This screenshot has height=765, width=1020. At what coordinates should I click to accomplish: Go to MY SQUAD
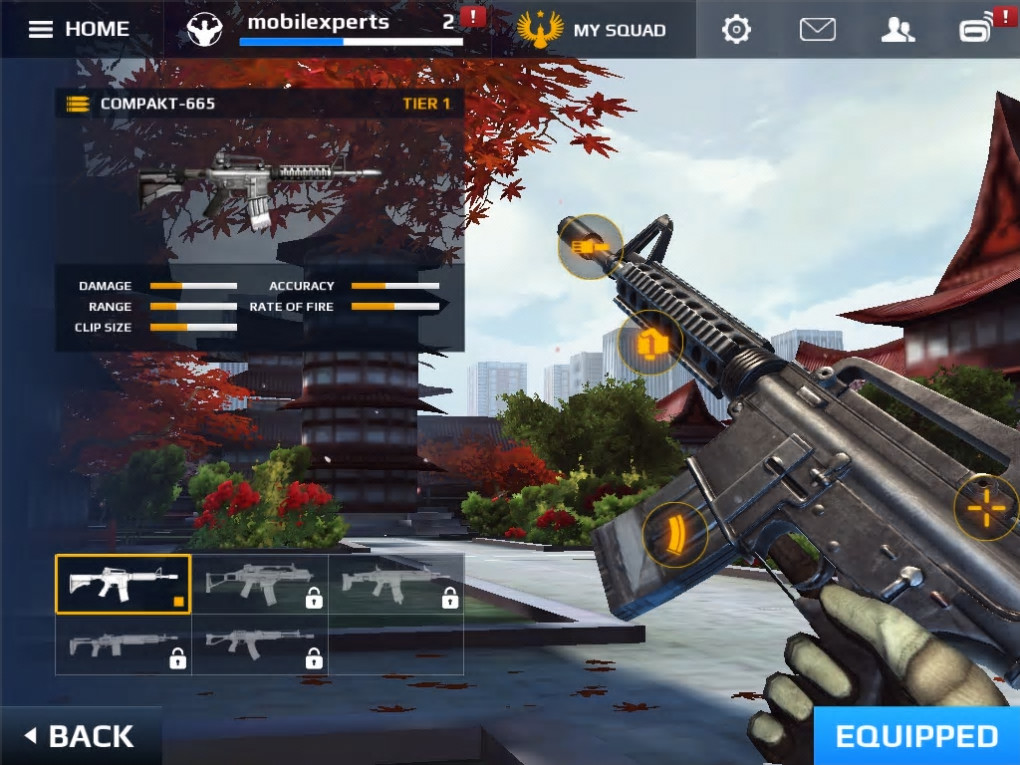[592, 29]
